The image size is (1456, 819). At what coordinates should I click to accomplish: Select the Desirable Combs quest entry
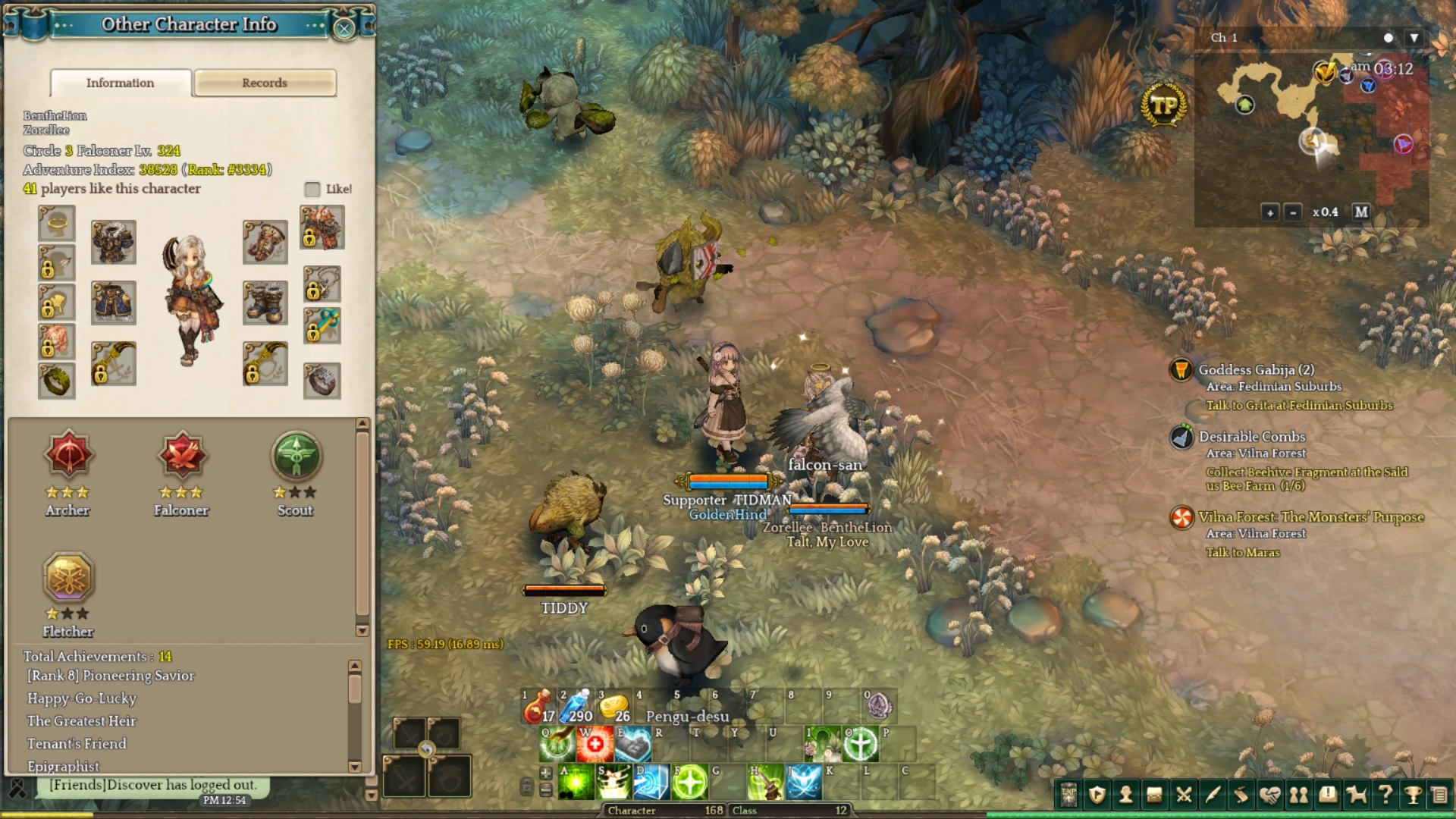(x=1251, y=437)
